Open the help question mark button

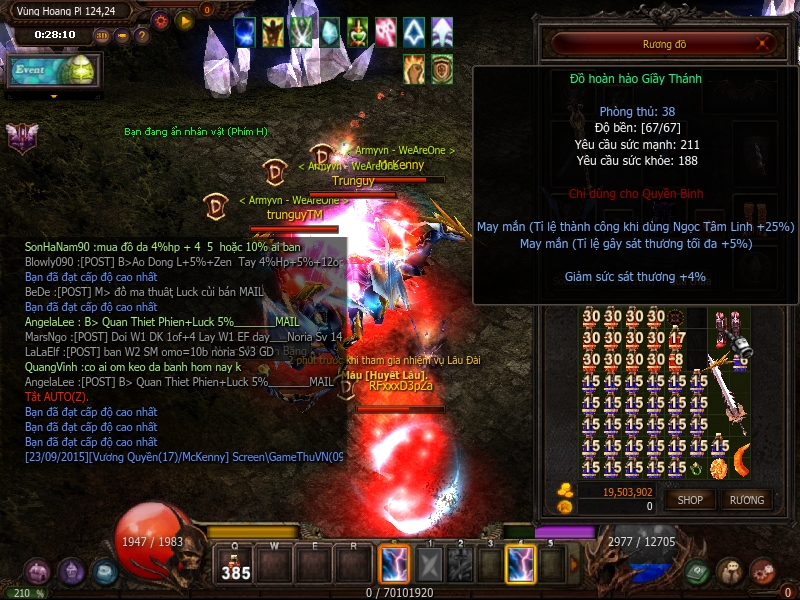click(x=142, y=35)
